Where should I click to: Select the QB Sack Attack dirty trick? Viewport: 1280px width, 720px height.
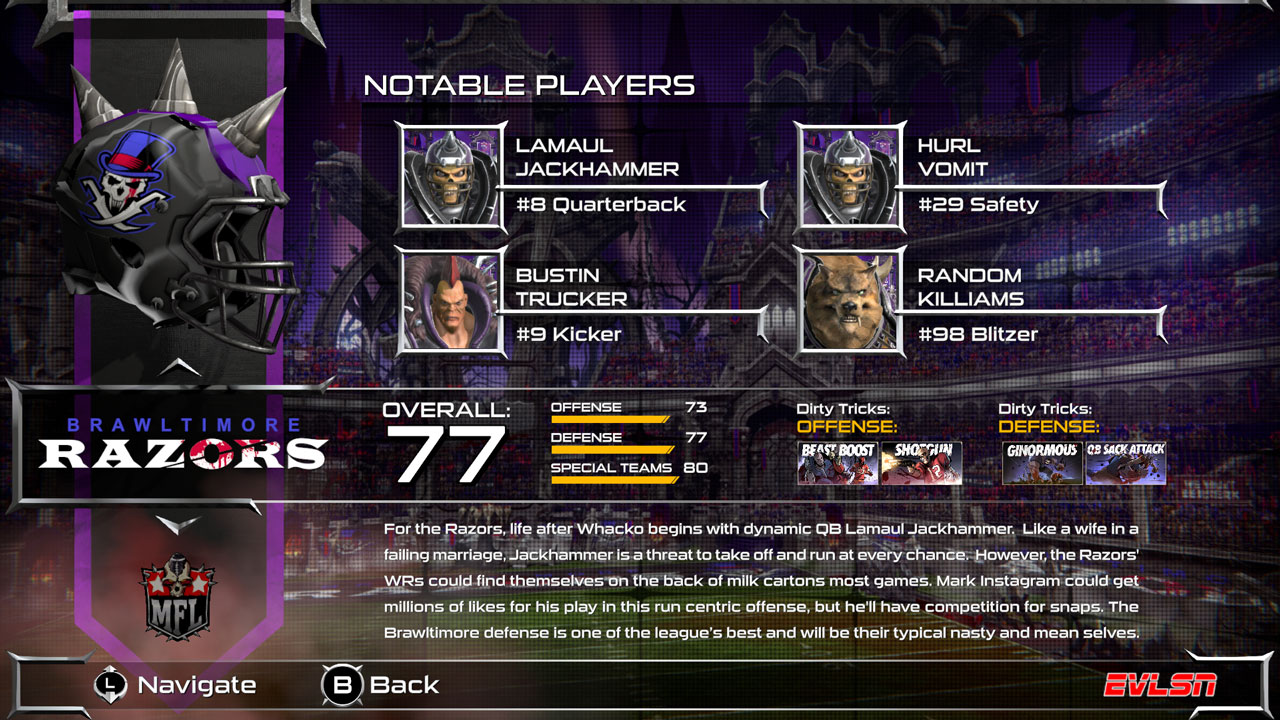tap(1125, 461)
